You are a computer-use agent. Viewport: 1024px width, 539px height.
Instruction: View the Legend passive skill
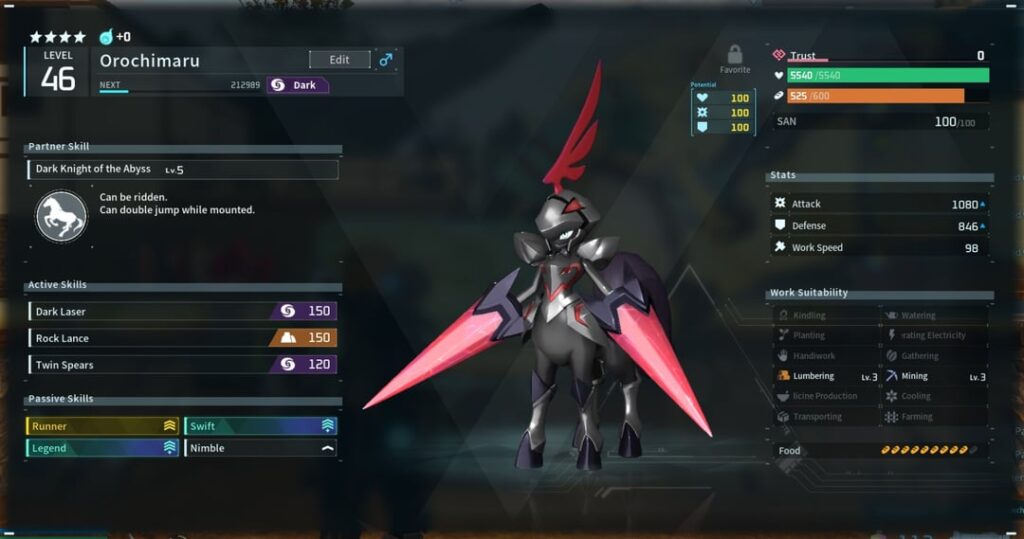click(102, 448)
